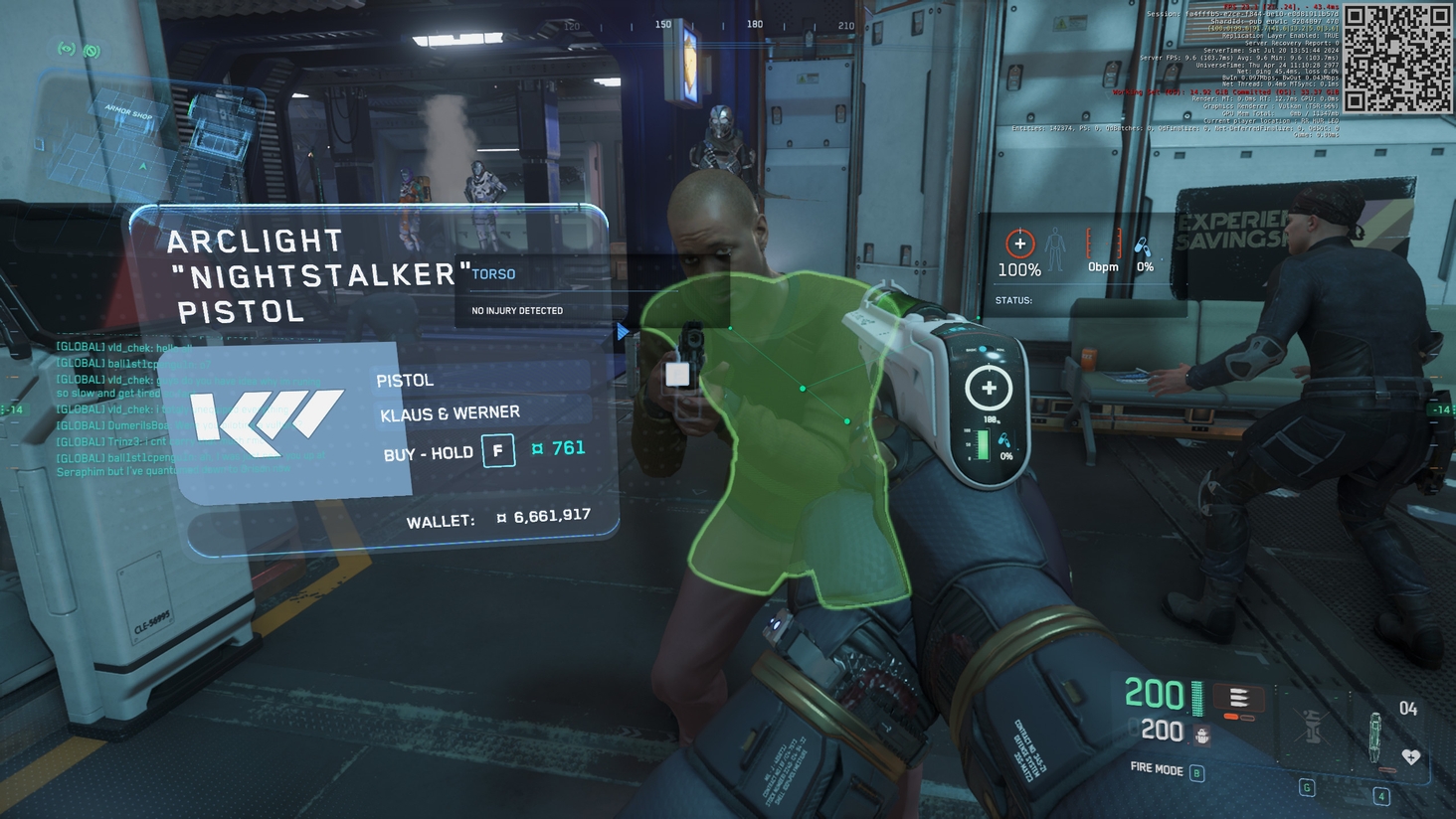Click the medical syringe drug-level icon
Viewport: 1456px width, 819px height.
tap(1144, 246)
